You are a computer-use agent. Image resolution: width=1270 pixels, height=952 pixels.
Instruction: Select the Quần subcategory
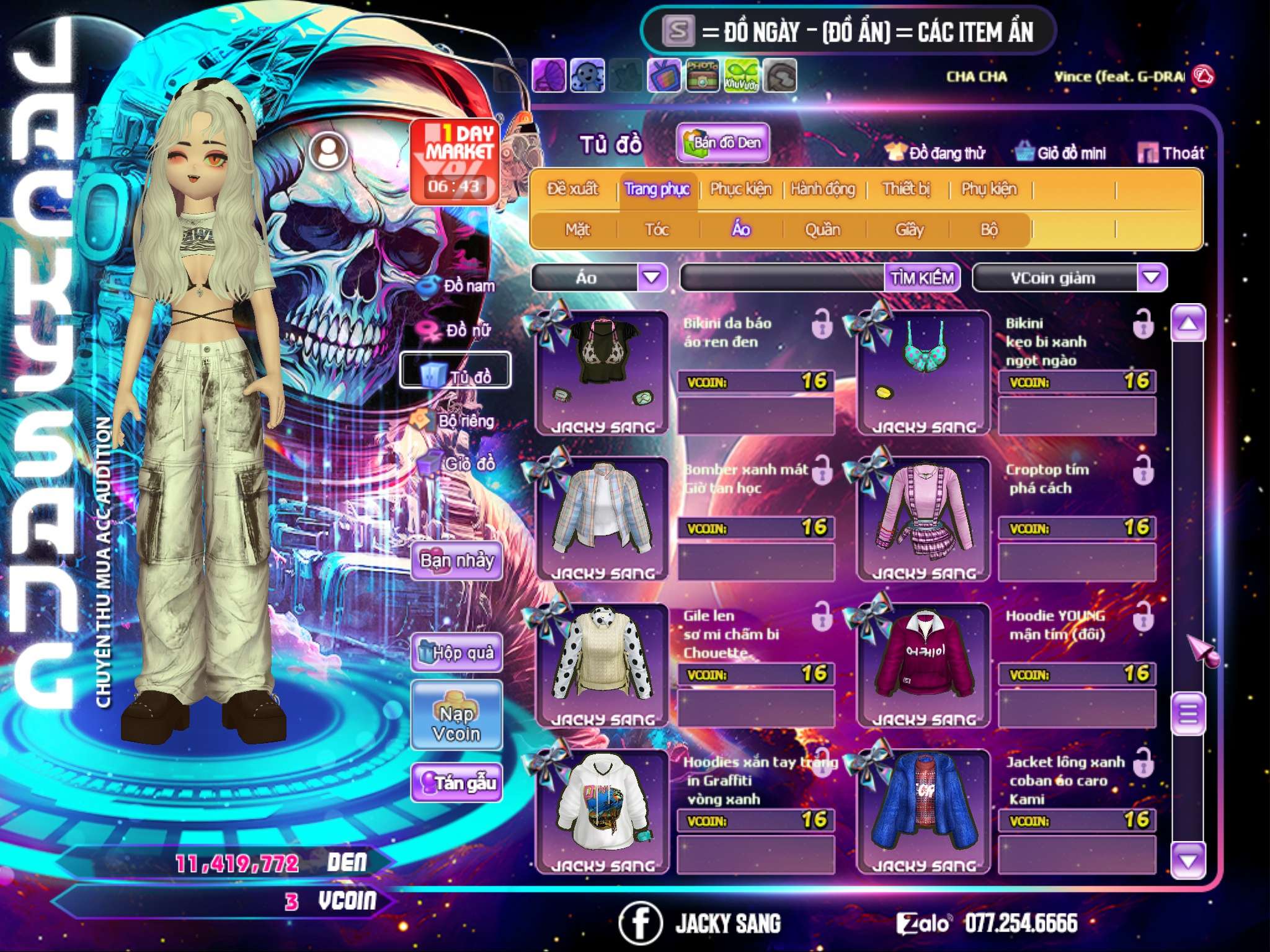point(822,230)
